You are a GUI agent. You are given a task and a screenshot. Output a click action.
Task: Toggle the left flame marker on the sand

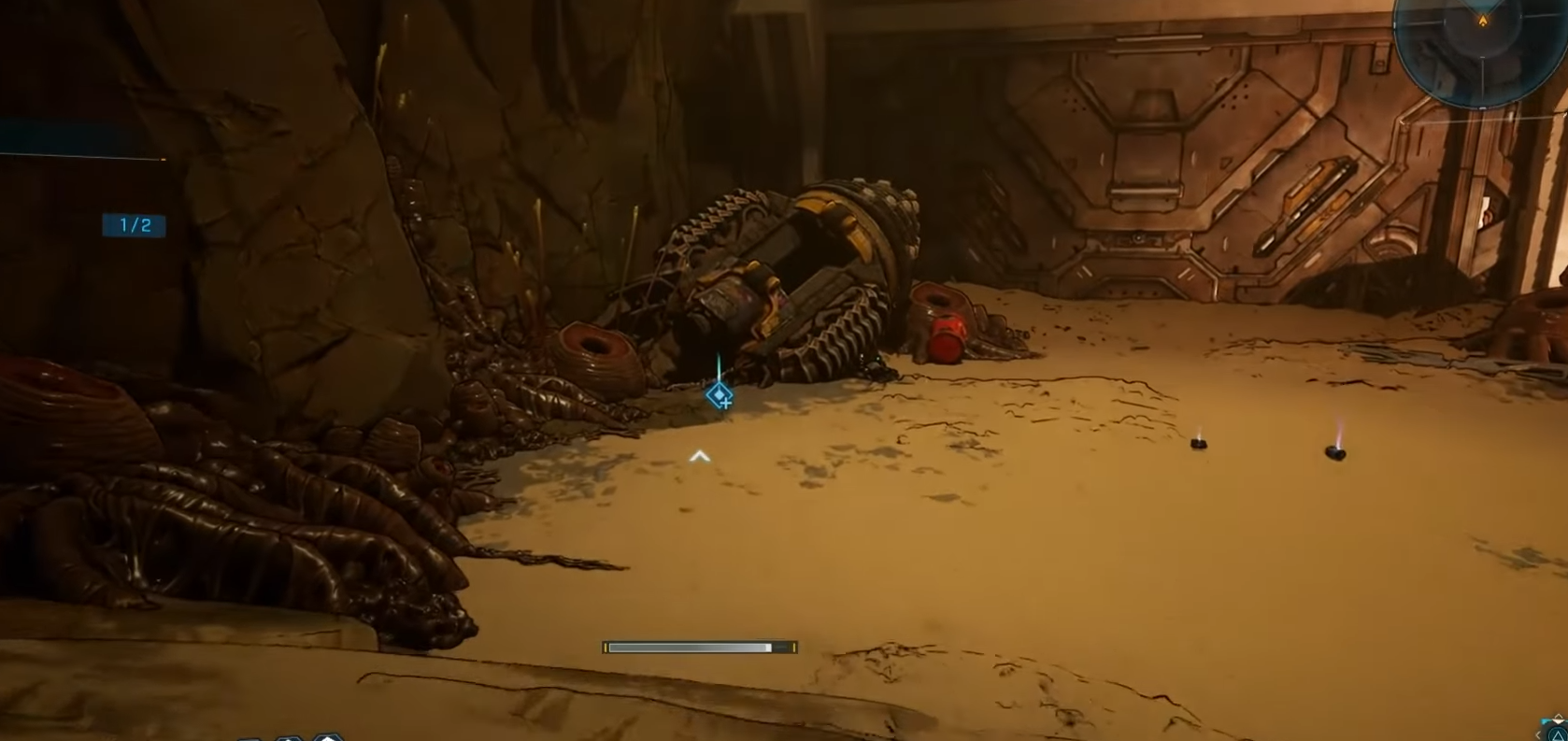[x=1199, y=442]
